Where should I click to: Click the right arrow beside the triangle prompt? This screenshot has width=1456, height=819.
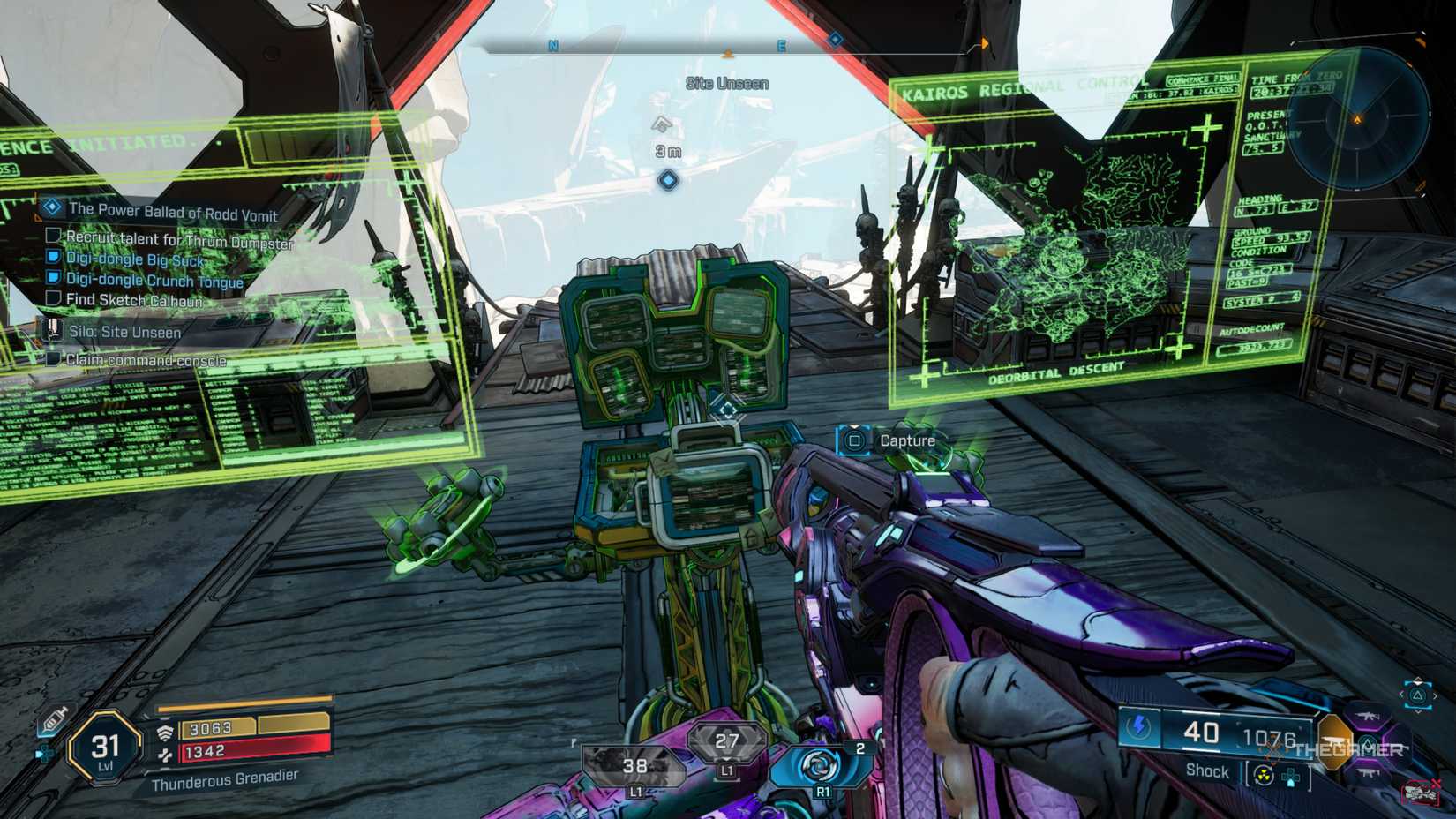point(1436,695)
